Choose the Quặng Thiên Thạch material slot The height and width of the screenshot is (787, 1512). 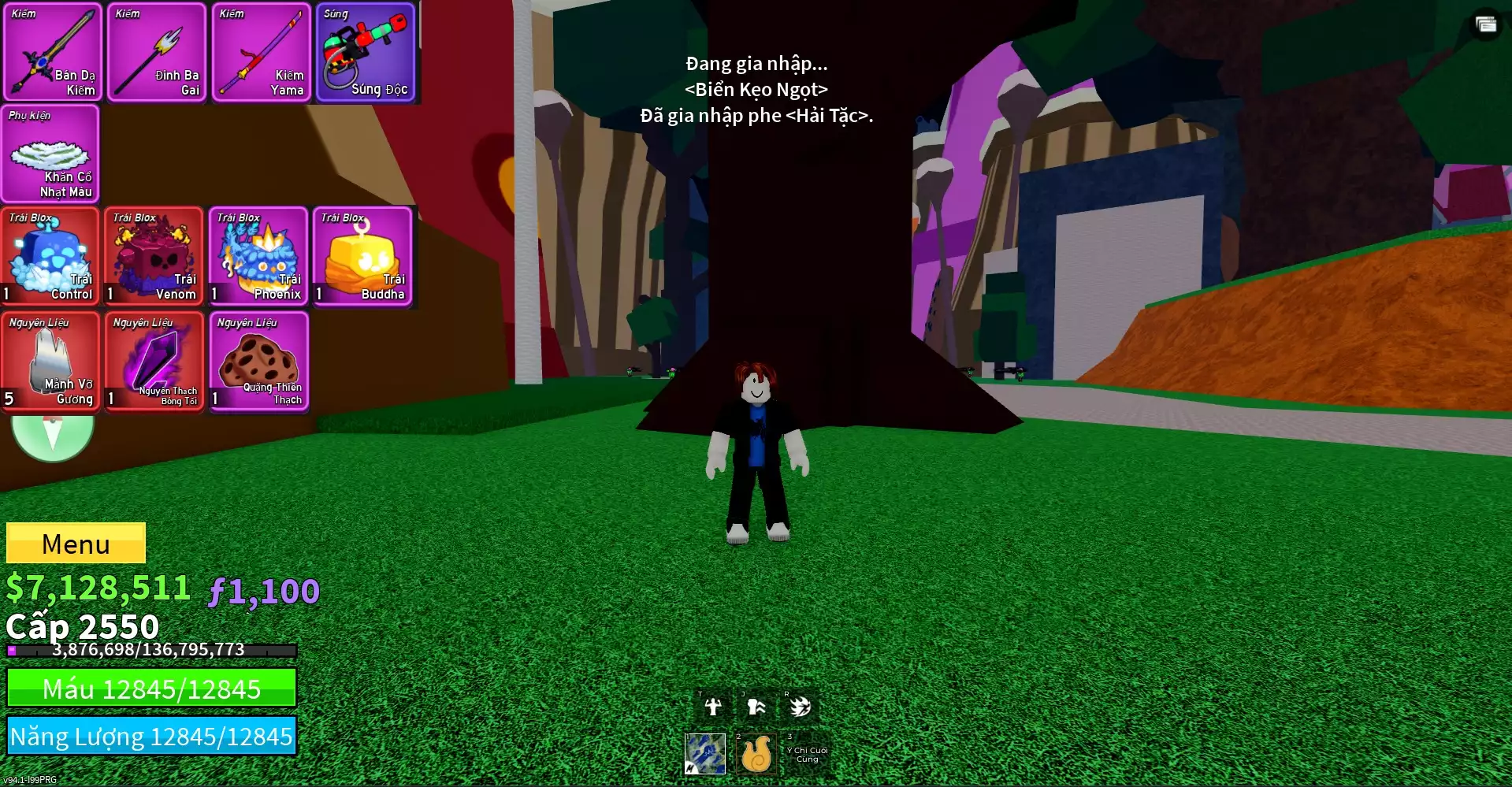258,362
